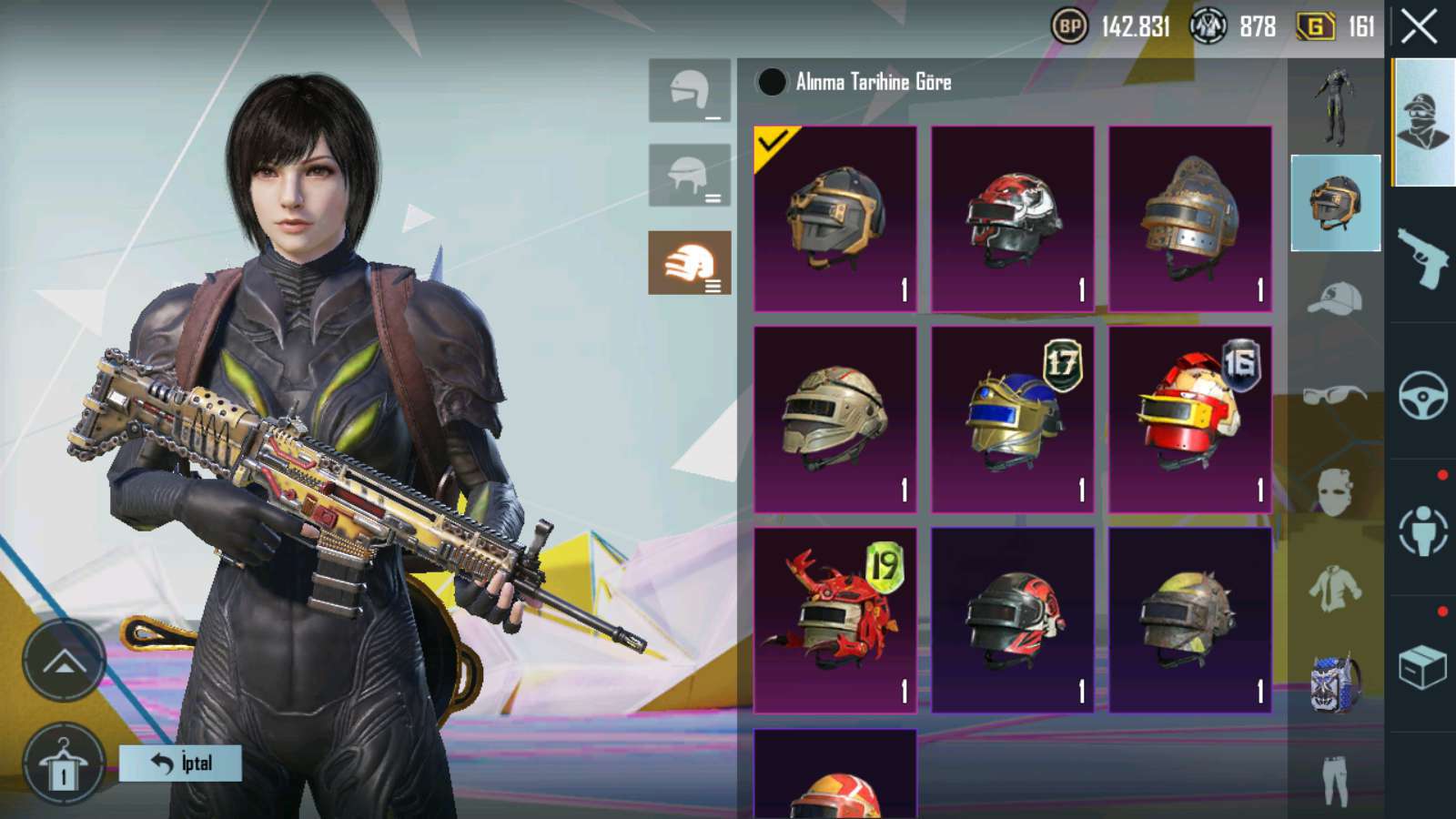The width and height of the screenshot is (1456, 819).
Task: Choose the bronze caged helmet skin
Action: click(1189, 218)
